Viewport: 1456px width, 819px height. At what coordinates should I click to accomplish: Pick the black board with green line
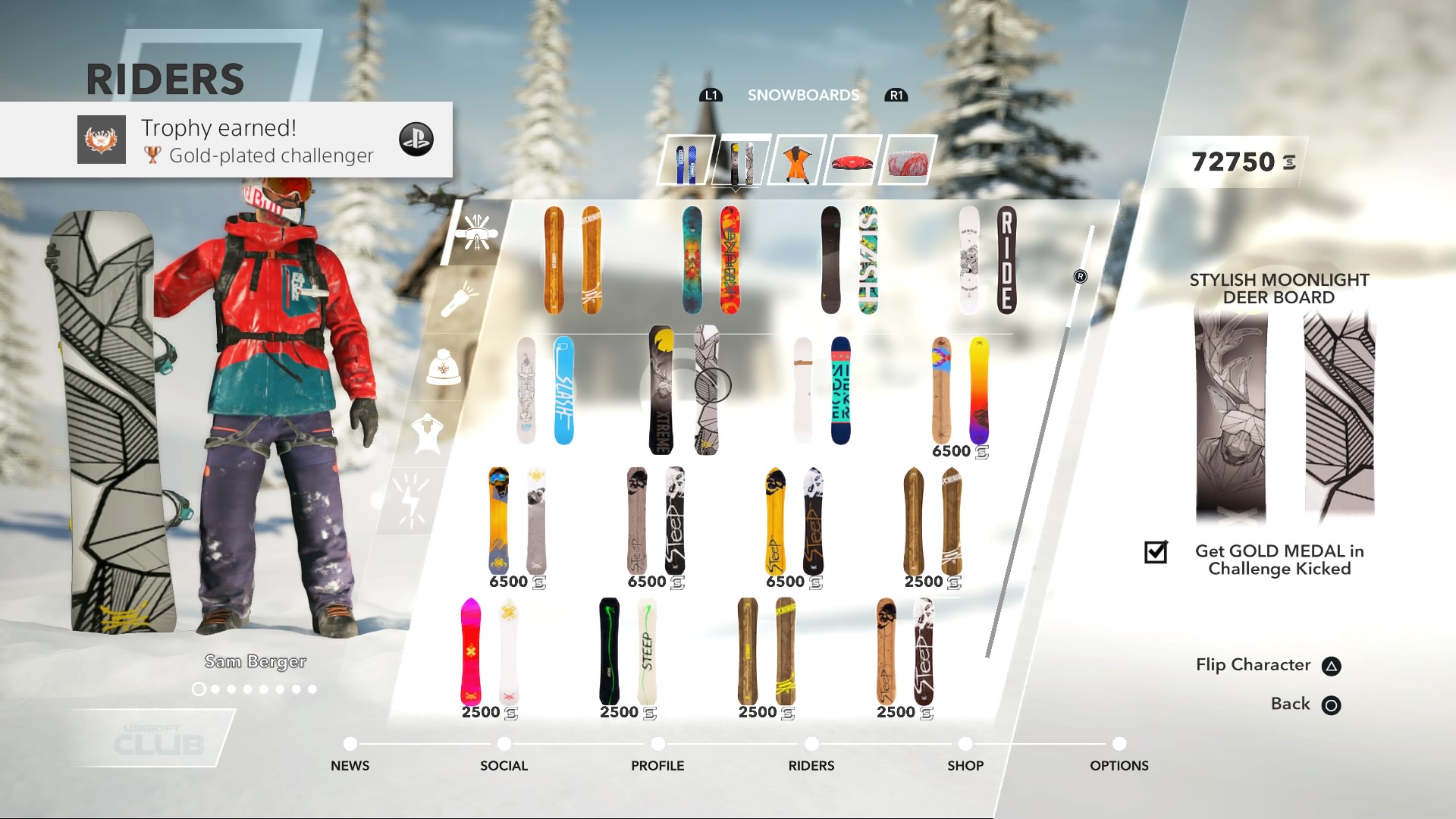tap(627, 653)
